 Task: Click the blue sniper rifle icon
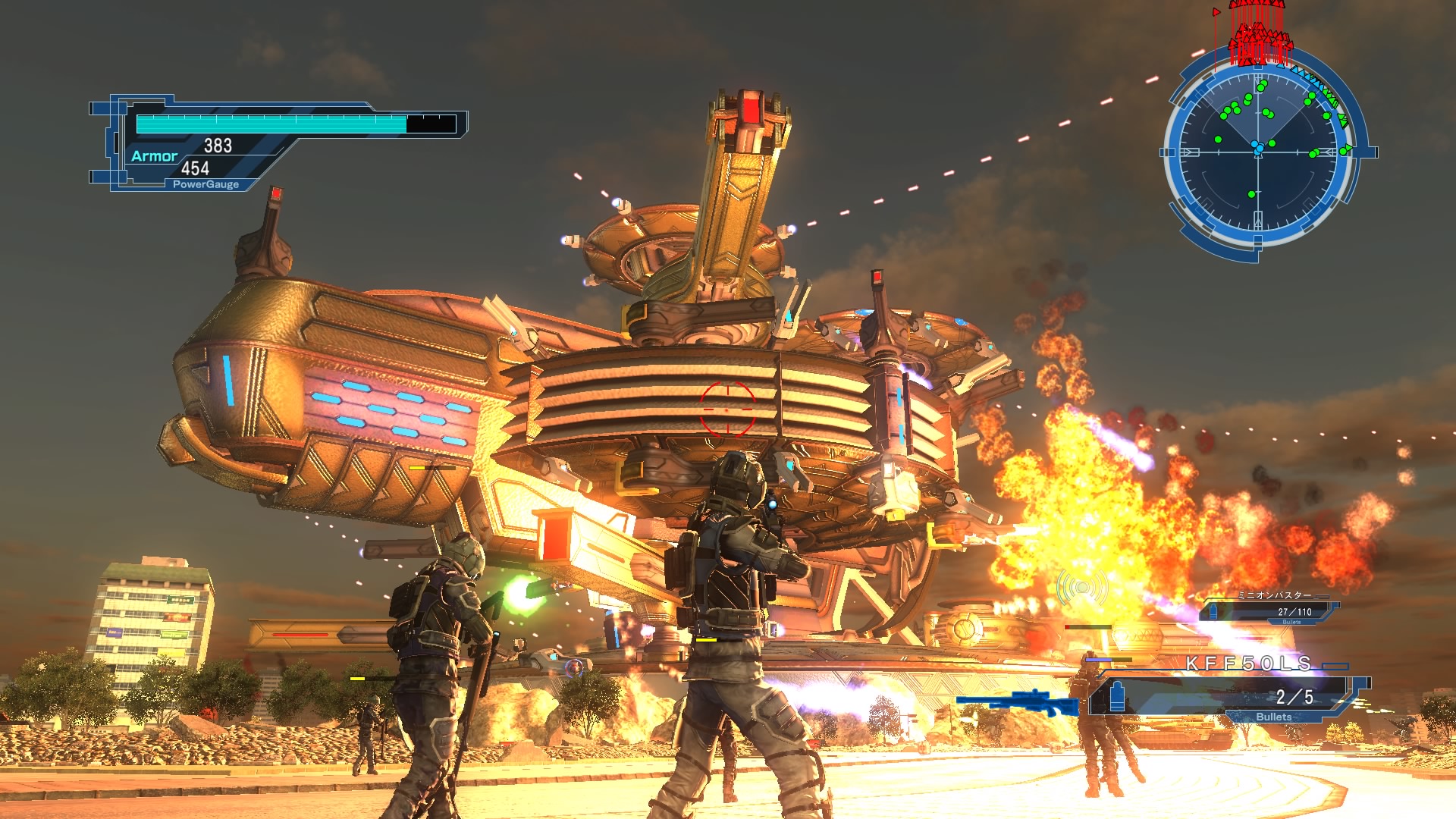coord(1018,702)
